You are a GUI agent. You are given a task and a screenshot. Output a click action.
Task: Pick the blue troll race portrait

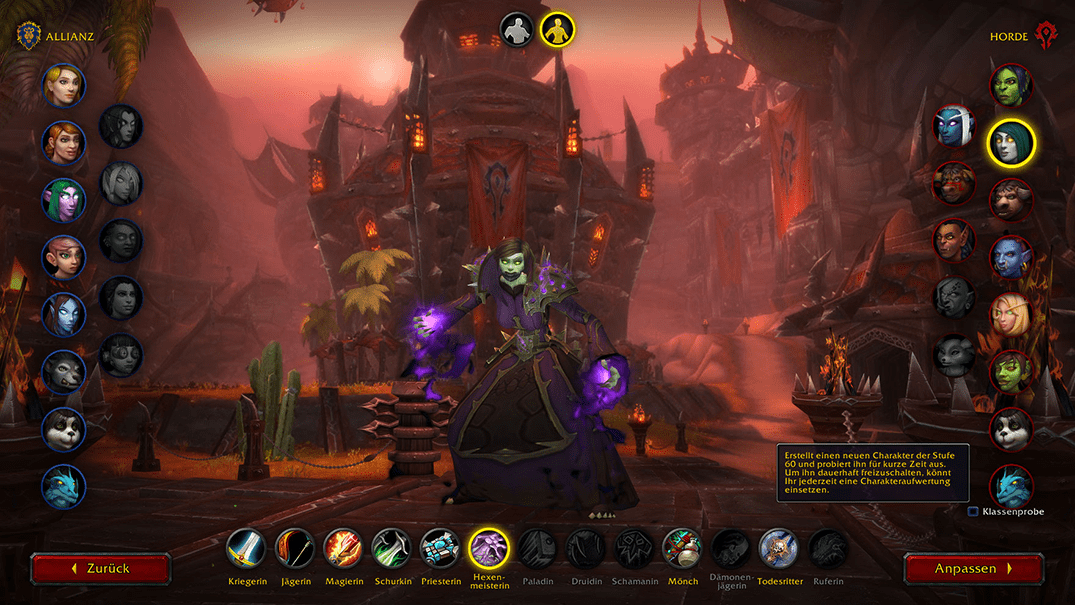coord(1011,257)
